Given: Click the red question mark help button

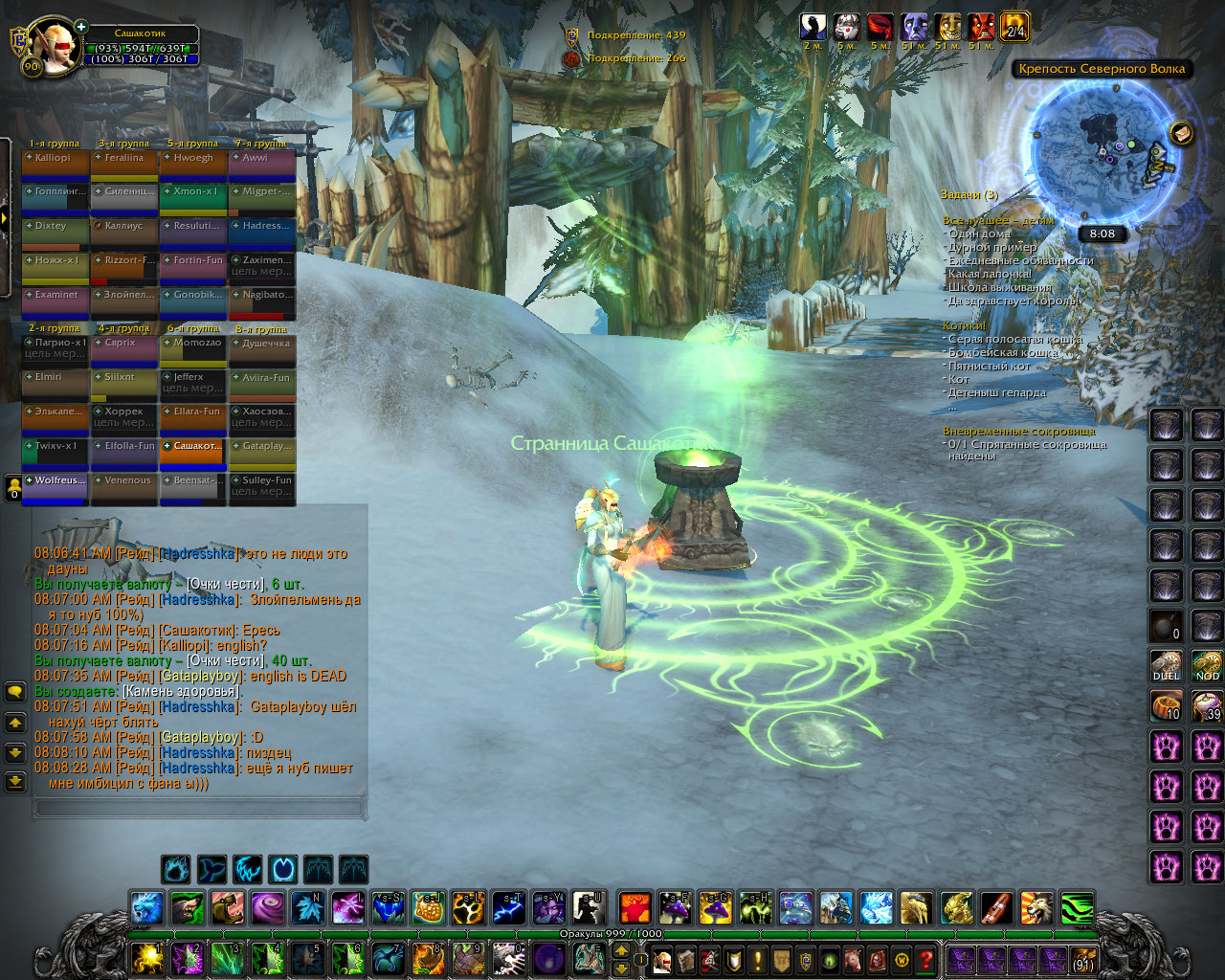Looking at the screenshot, I should point(925,959).
